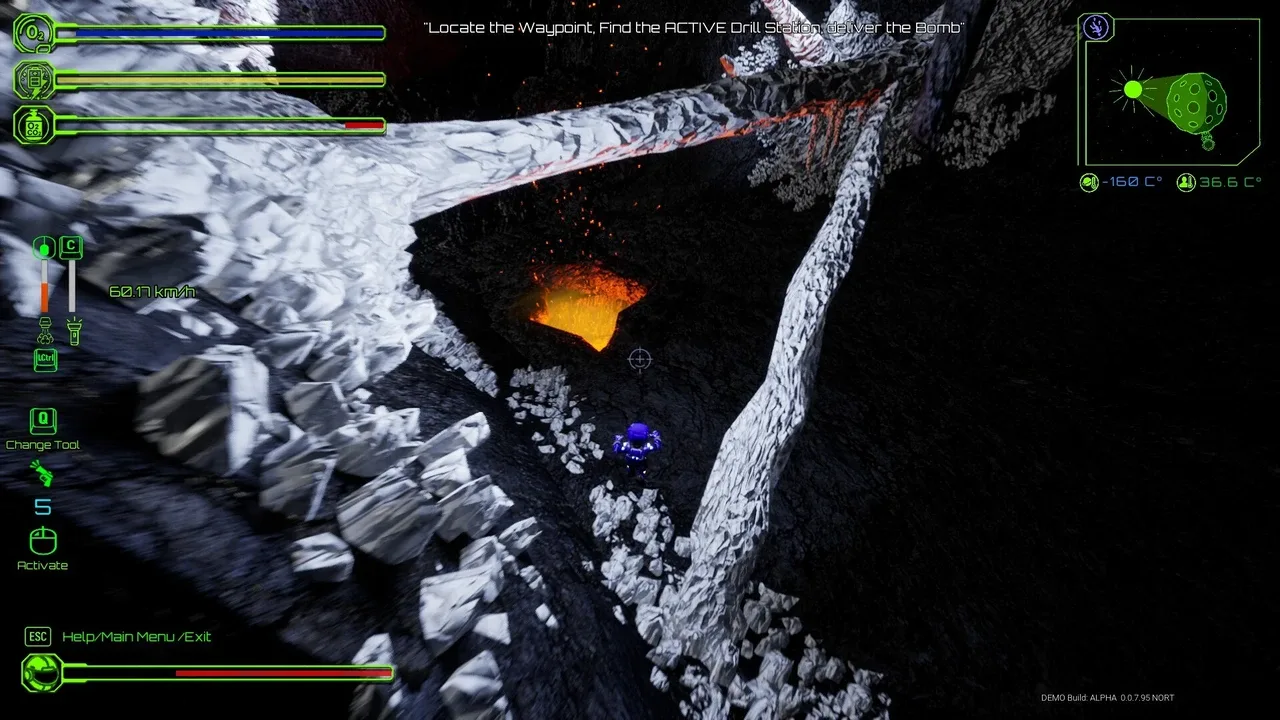Click the O2/CO2 tank gauge icon

click(x=33, y=125)
